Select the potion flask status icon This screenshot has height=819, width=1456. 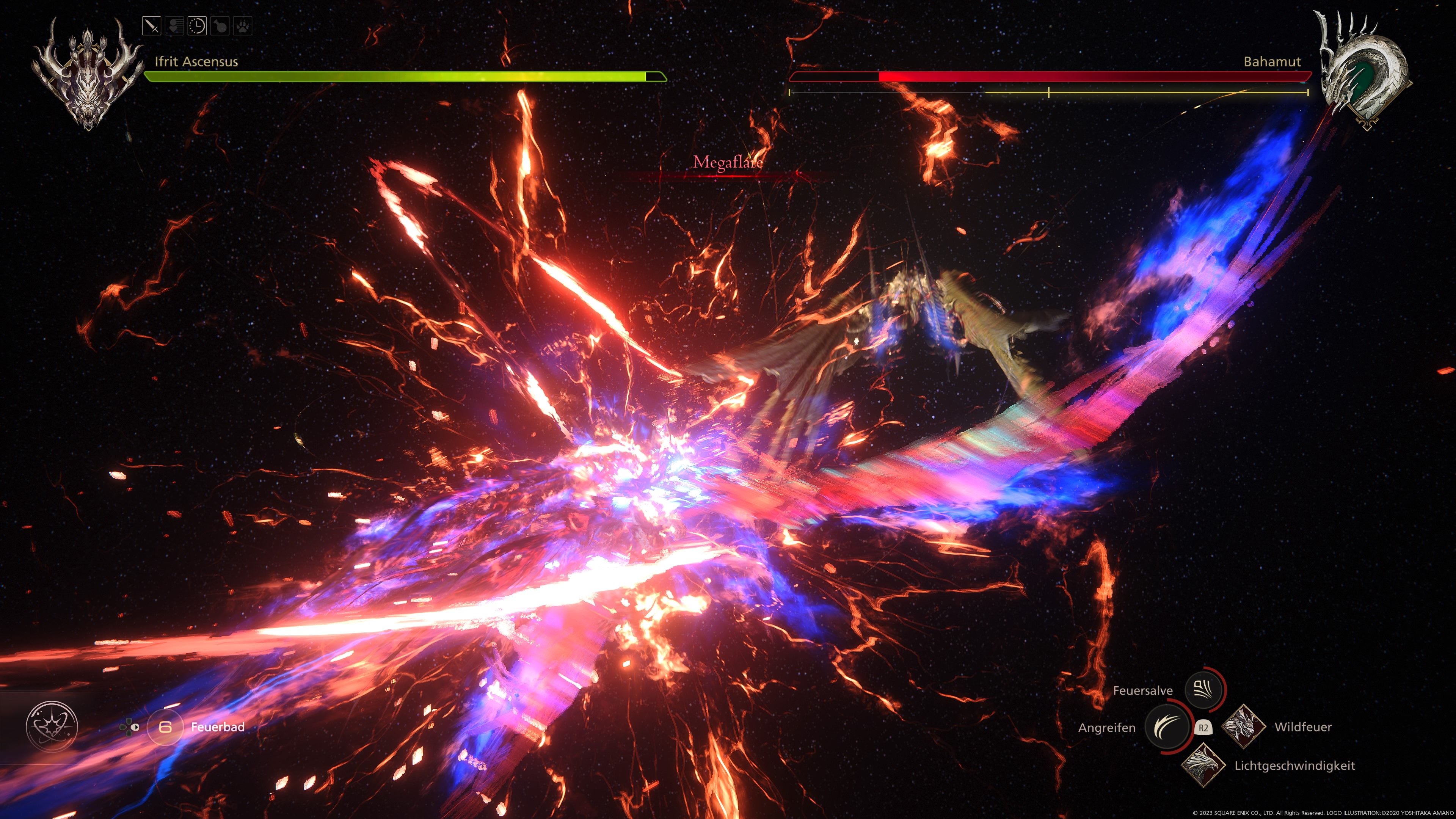(220, 26)
